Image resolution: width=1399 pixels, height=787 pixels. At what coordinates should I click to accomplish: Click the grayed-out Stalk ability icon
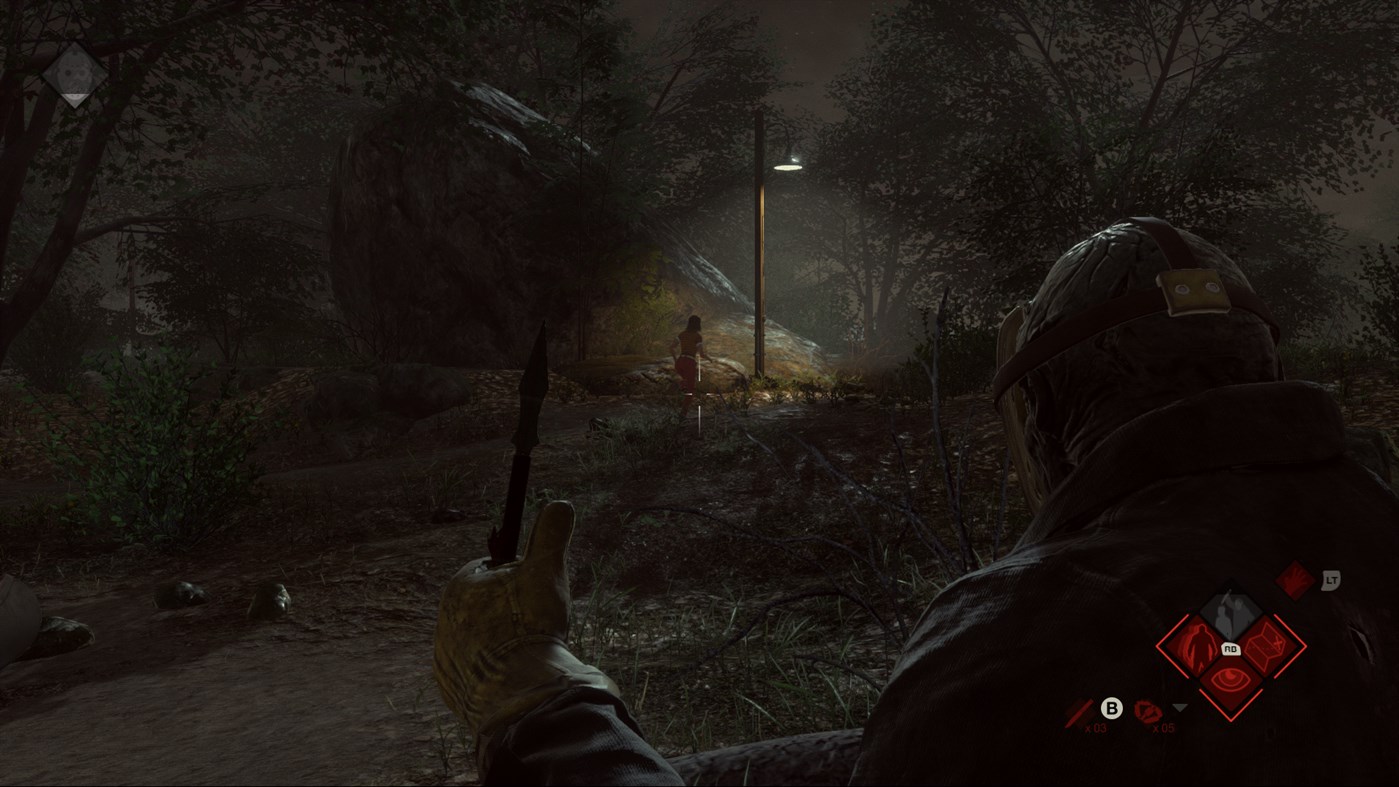1230,610
